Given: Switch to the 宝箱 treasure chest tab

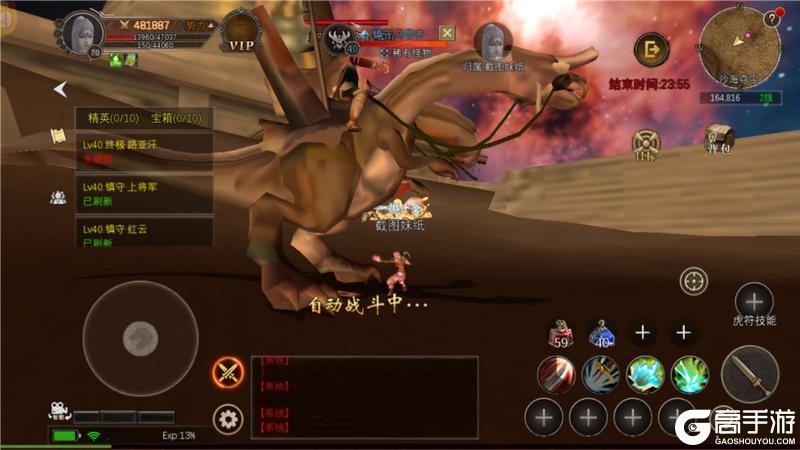Looking at the screenshot, I should [176, 118].
